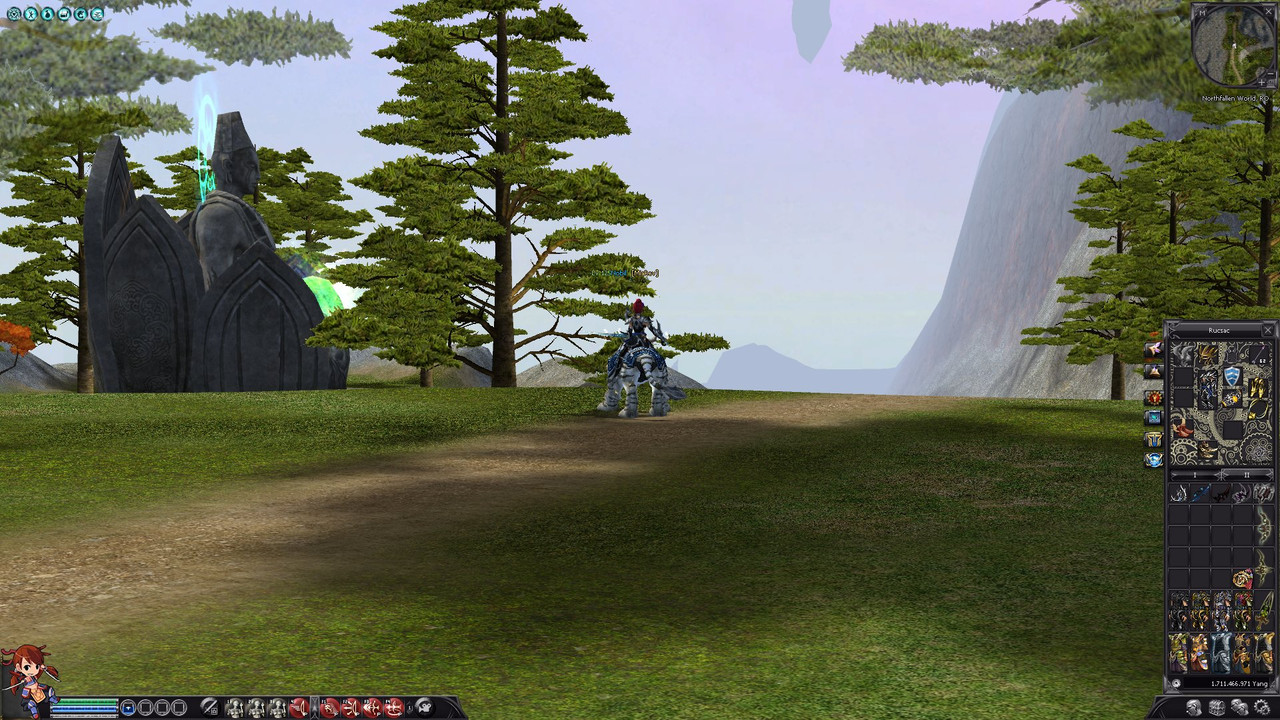Select the red-gold ring inventory item

pos(1242,579)
